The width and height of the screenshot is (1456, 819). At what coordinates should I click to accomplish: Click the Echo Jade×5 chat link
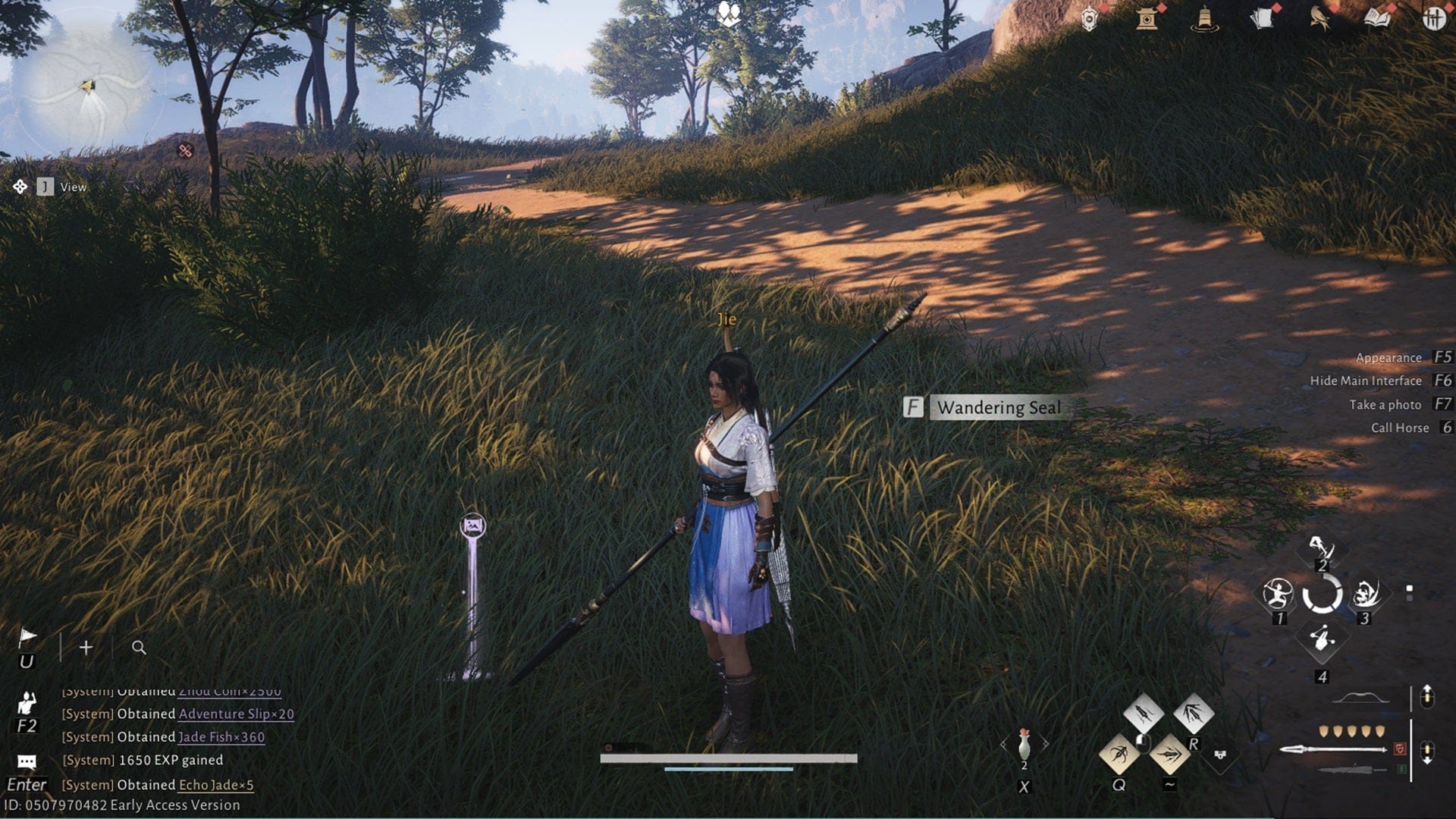tap(216, 785)
